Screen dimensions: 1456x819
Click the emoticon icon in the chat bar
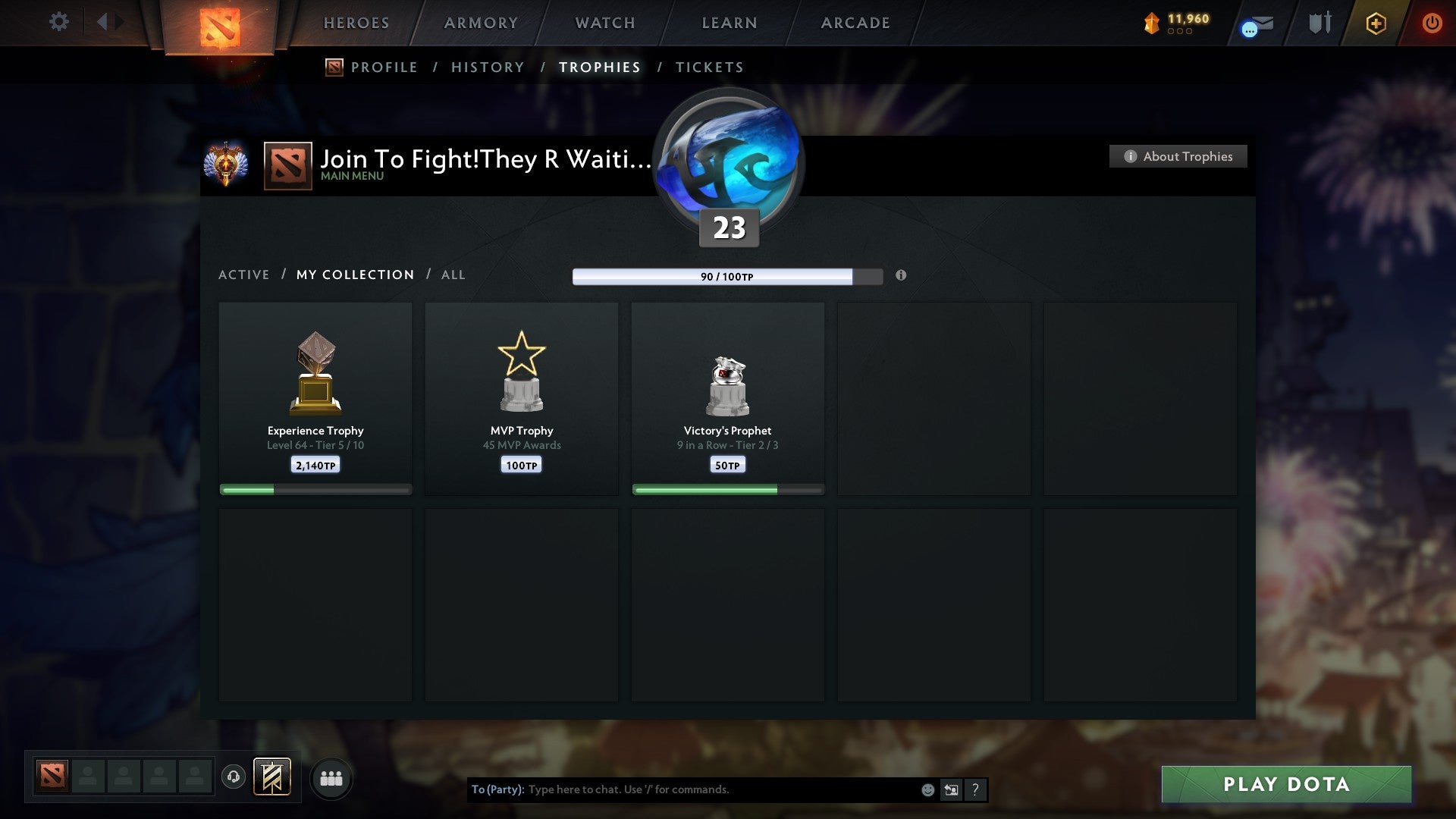click(x=927, y=789)
